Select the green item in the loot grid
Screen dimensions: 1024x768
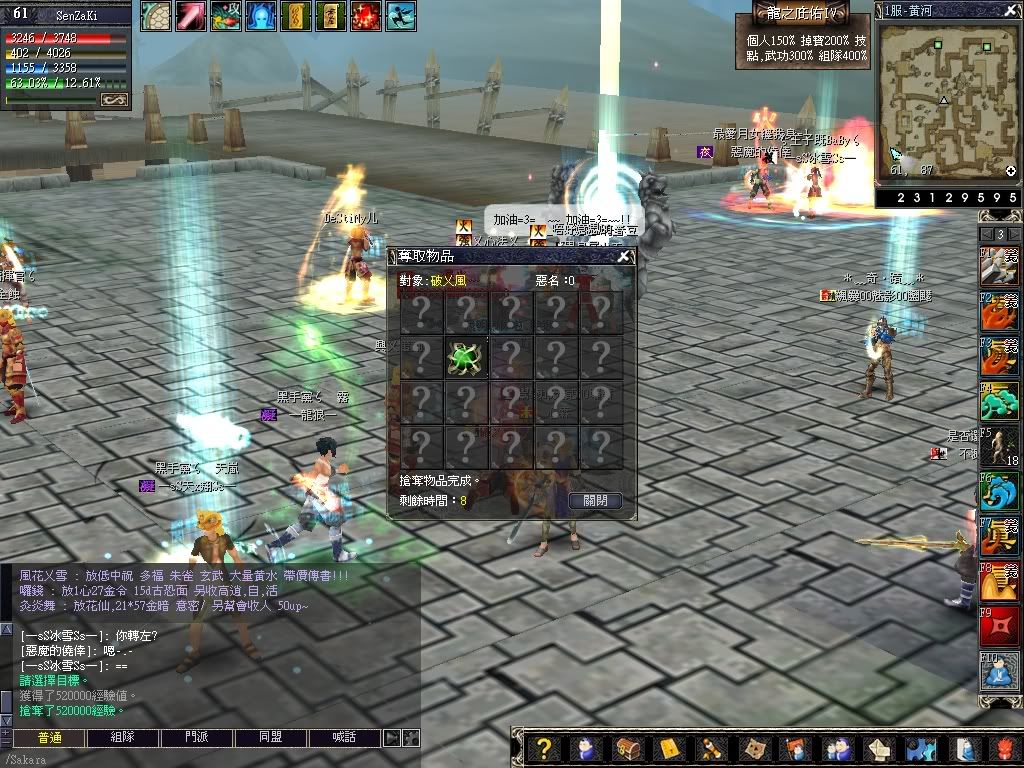[x=465, y=358]
